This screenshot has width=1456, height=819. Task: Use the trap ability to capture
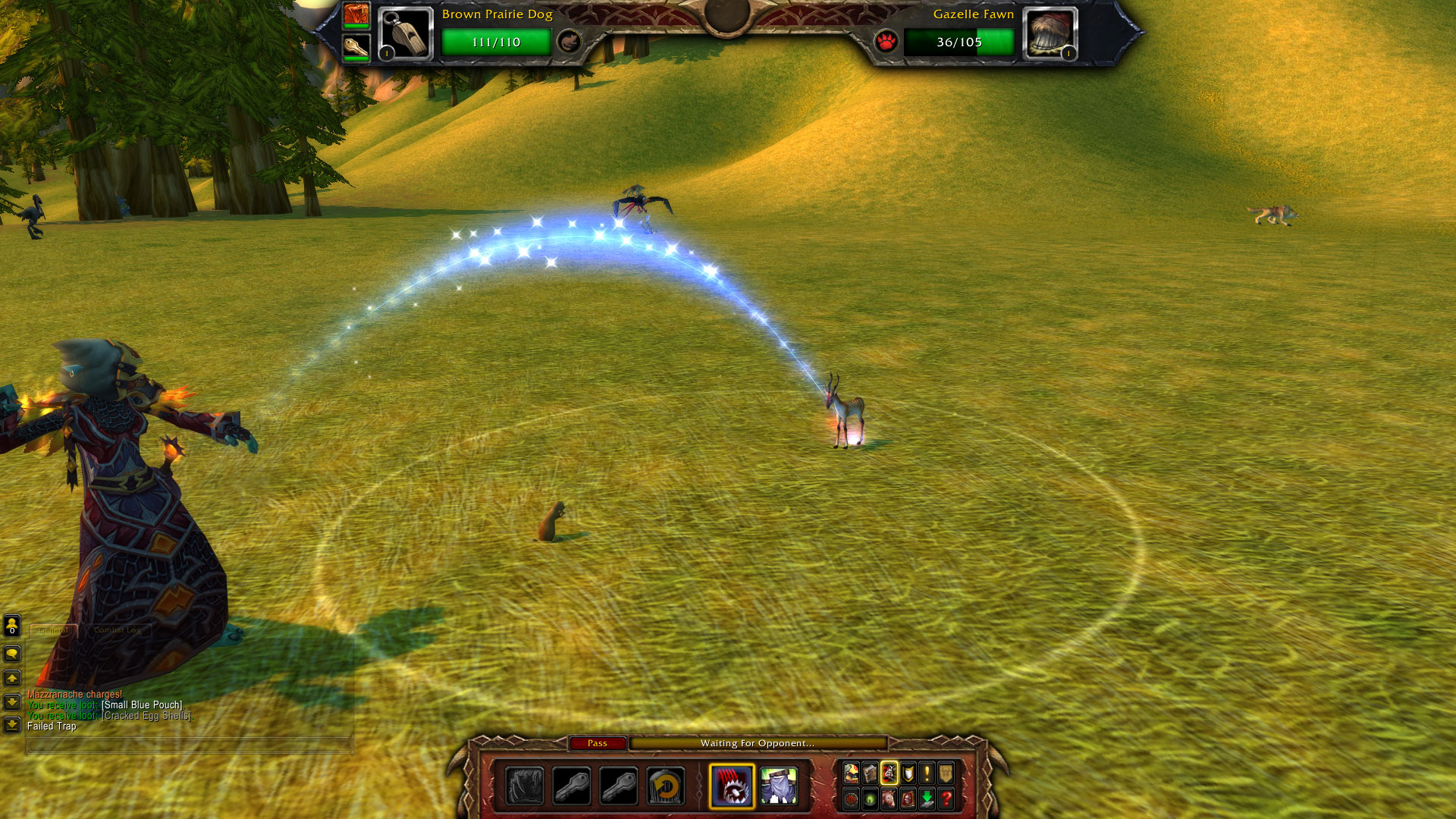point(732,786)
